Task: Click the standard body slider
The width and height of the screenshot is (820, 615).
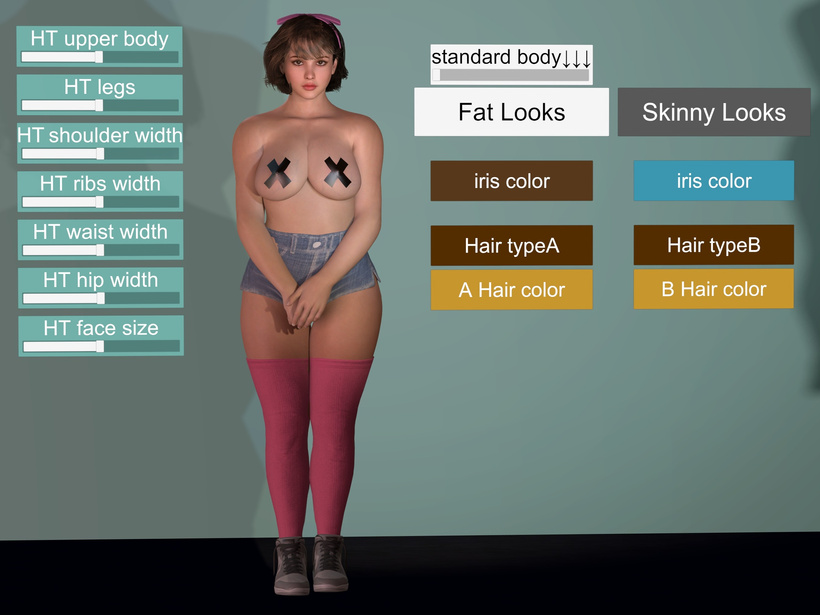Action: [512, 75]
